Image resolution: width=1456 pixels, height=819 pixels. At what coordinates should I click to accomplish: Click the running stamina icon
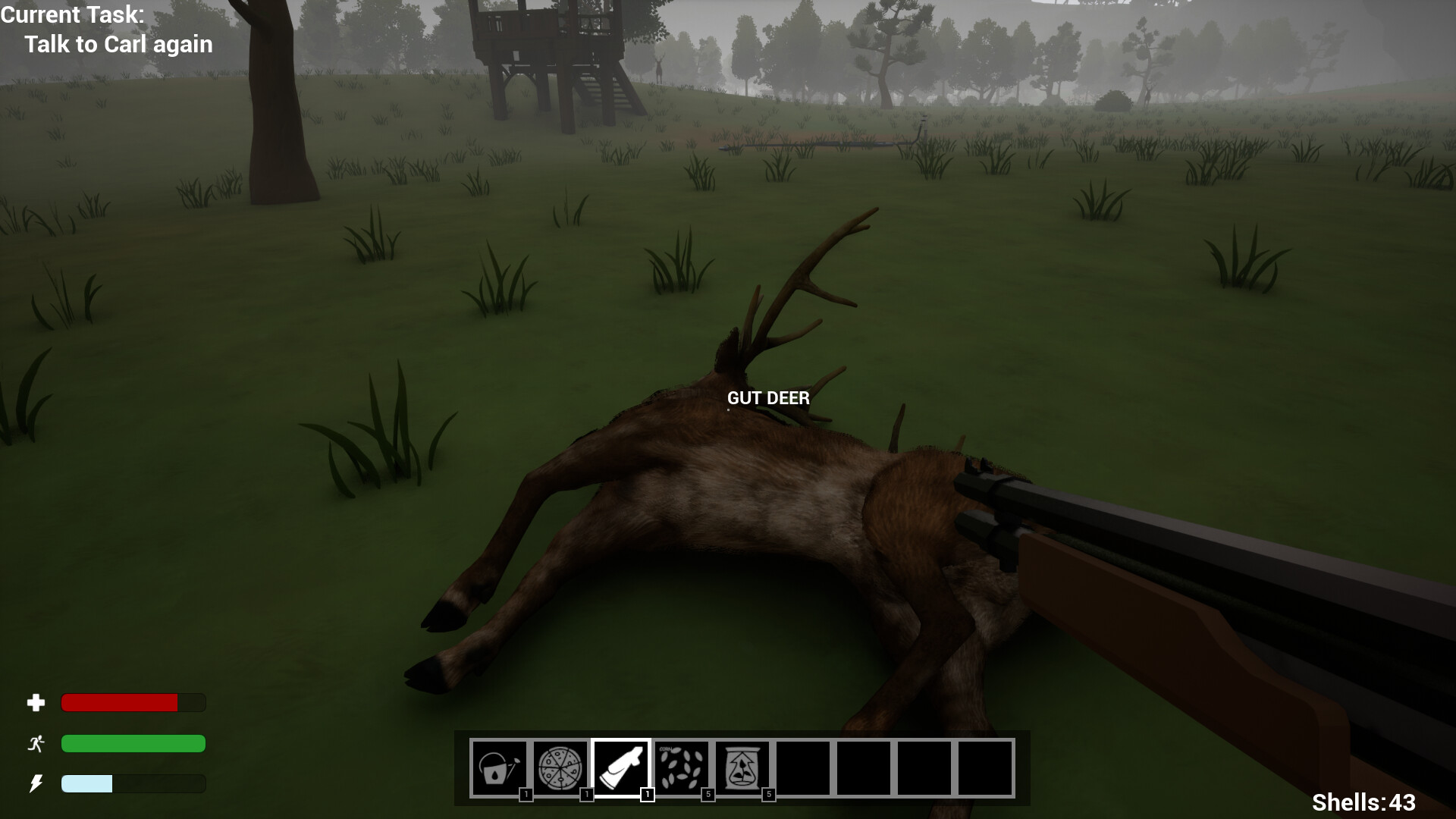36,744
